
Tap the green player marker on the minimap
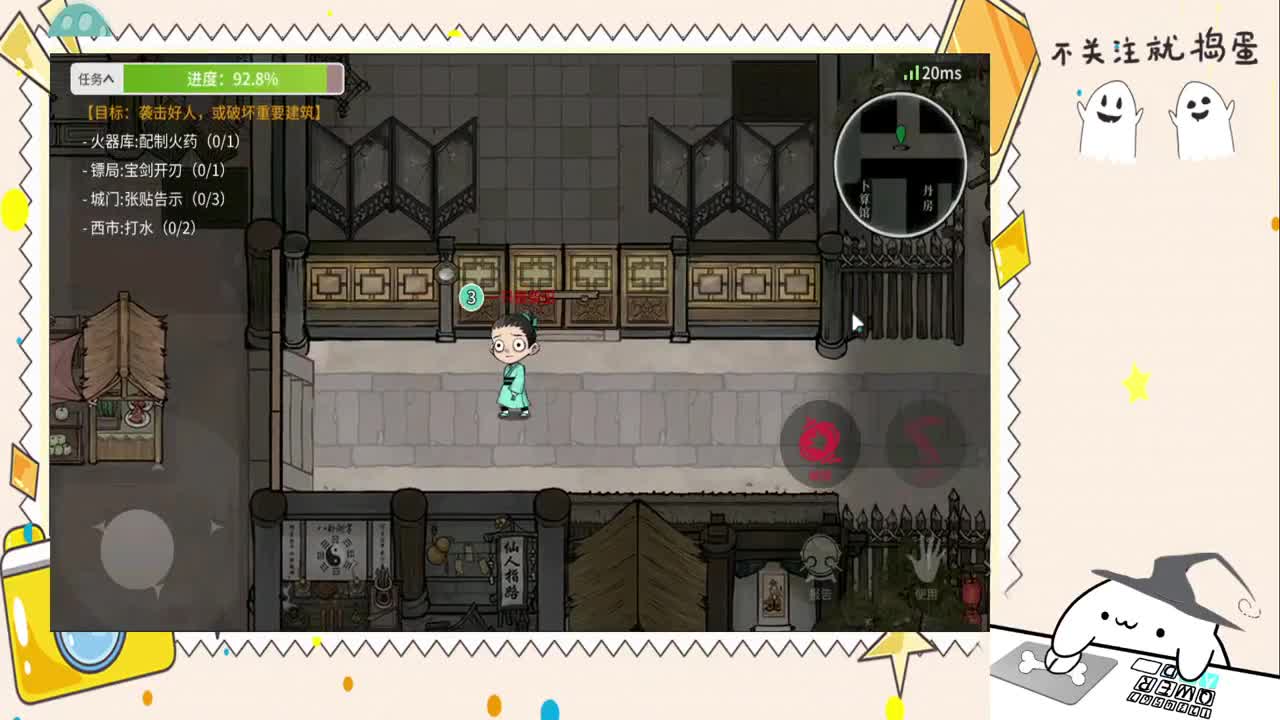[901, 135]
